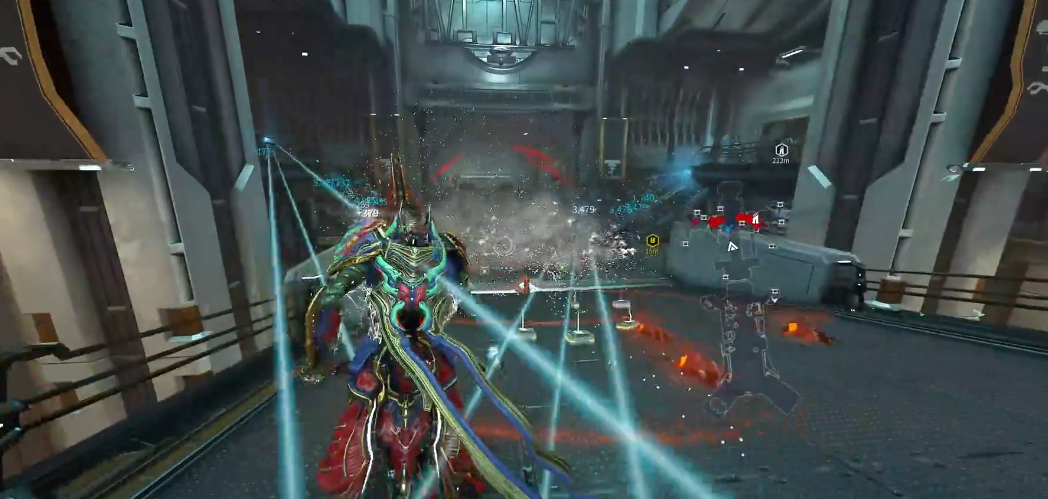Viewport: 1048px width, 499px height.
Task: Select the yellow hexagon waypoint marker
Action: tap(652, 240)
